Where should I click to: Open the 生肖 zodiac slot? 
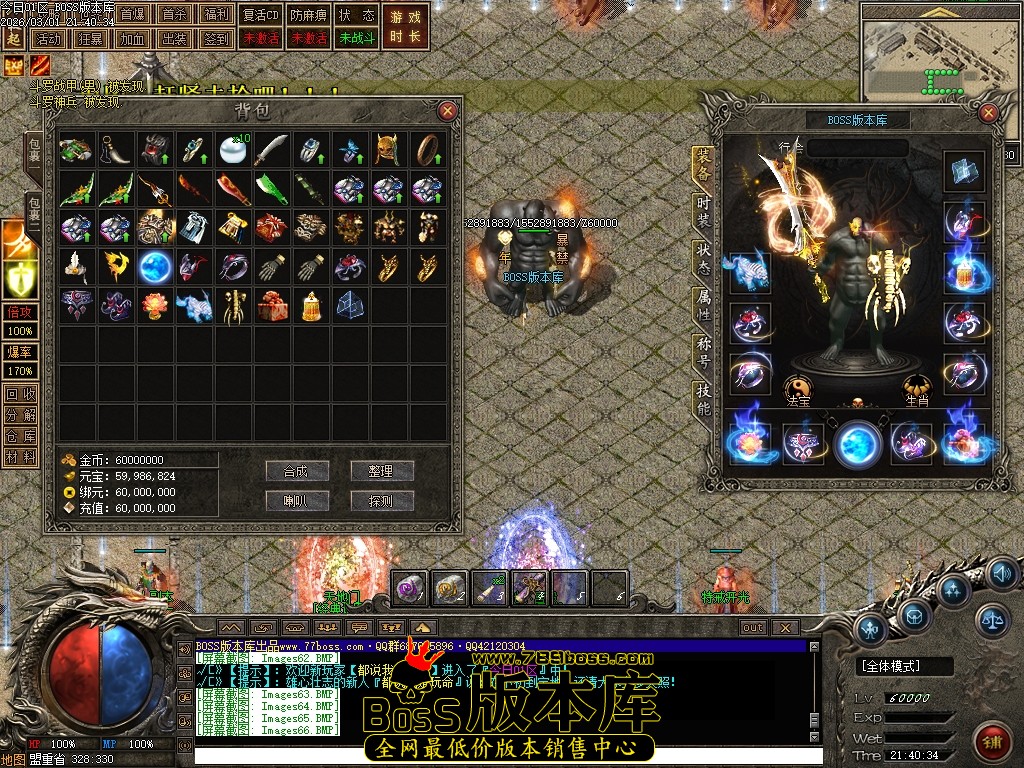pos(917,388)
